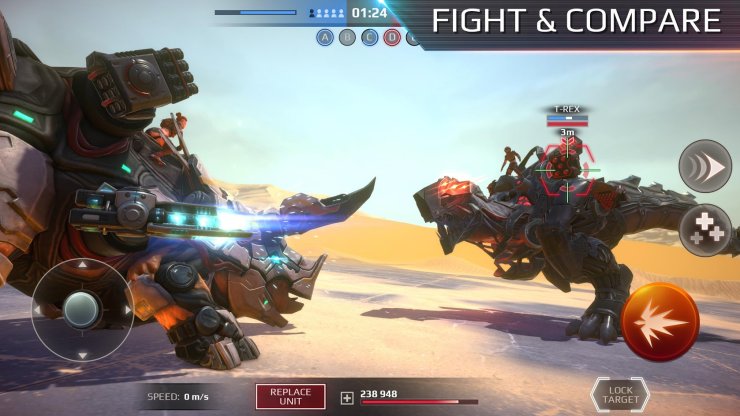Trigger the double-arrow dash ability

705,166
